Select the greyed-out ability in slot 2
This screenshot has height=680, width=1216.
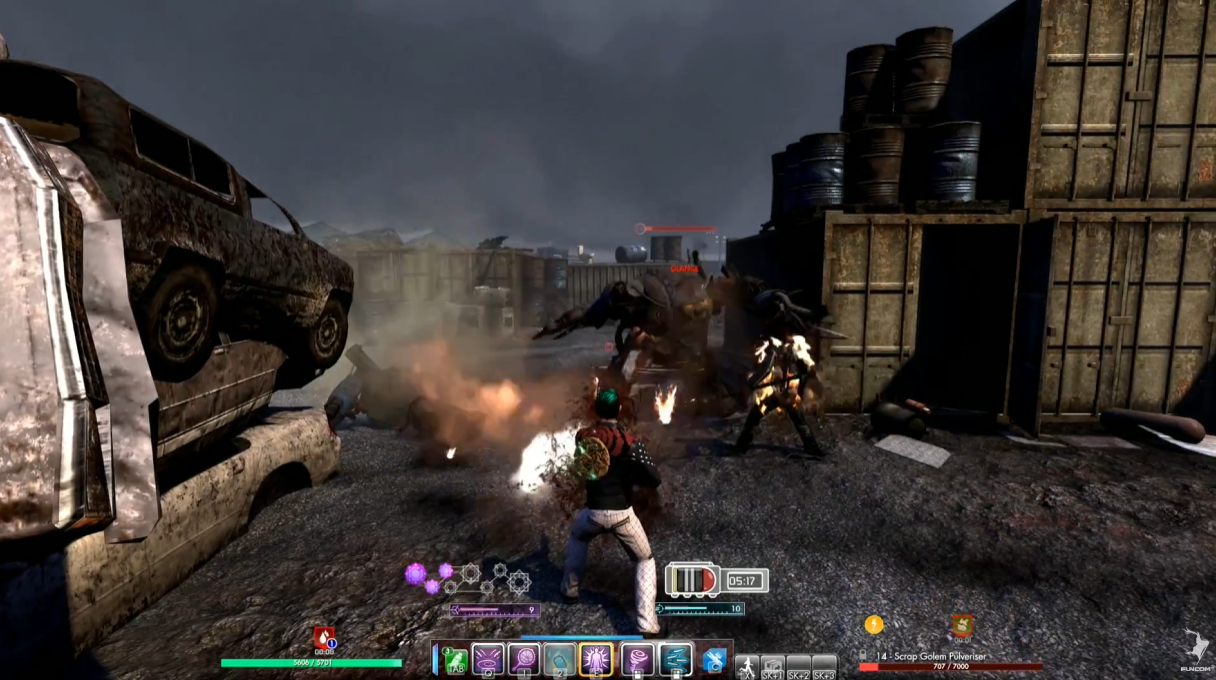point(559,659)
